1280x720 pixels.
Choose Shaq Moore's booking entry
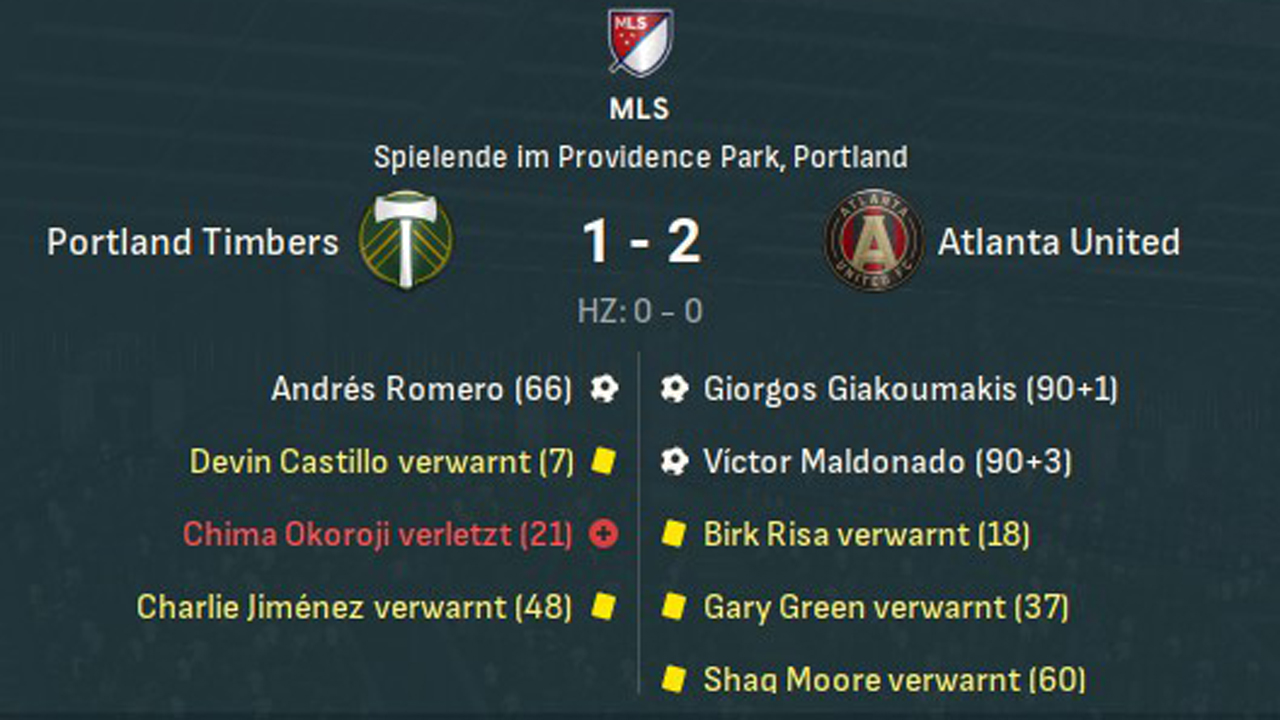pos(894,679)
